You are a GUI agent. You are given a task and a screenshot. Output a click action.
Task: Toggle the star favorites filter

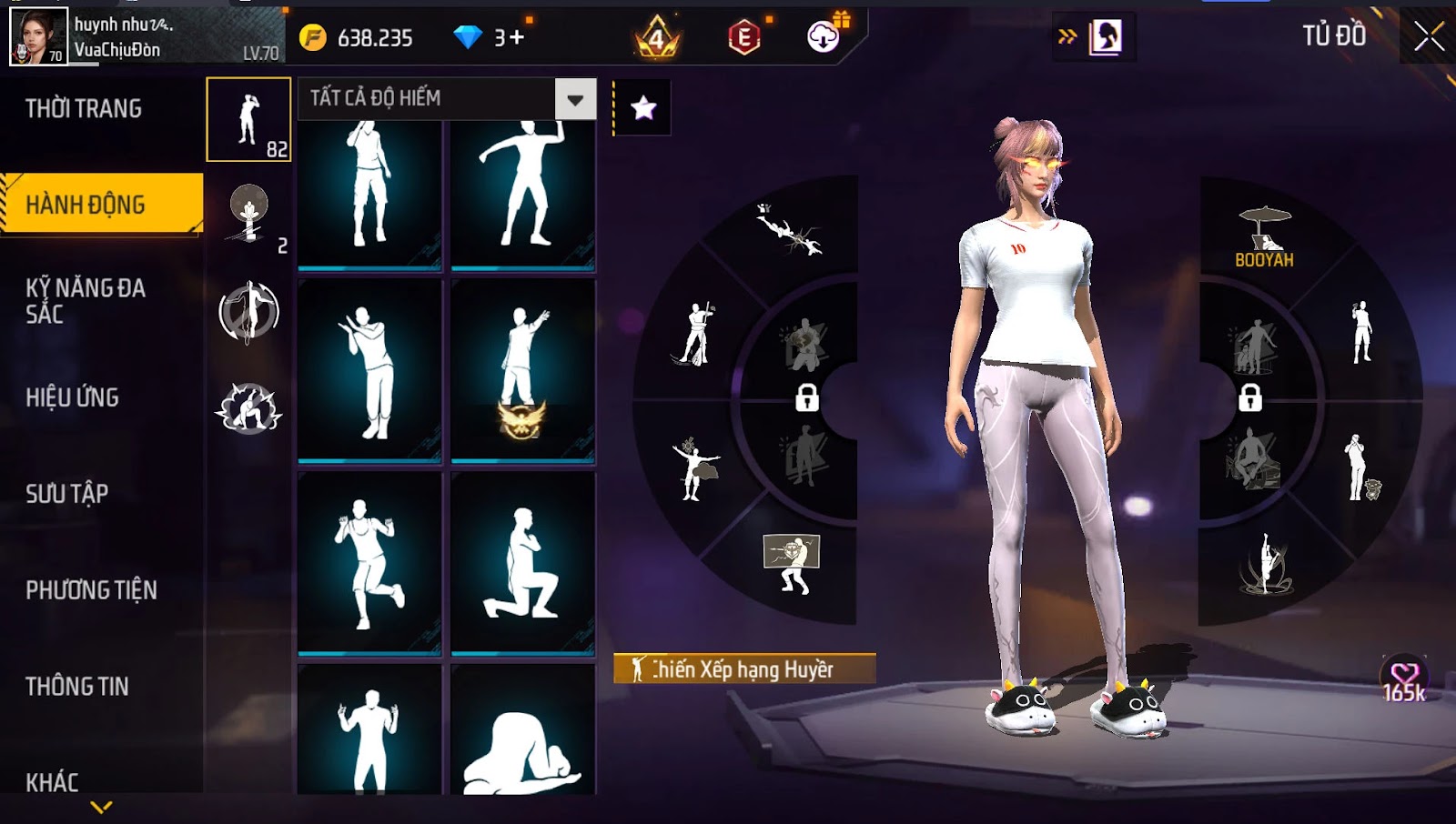click(643, 108)
